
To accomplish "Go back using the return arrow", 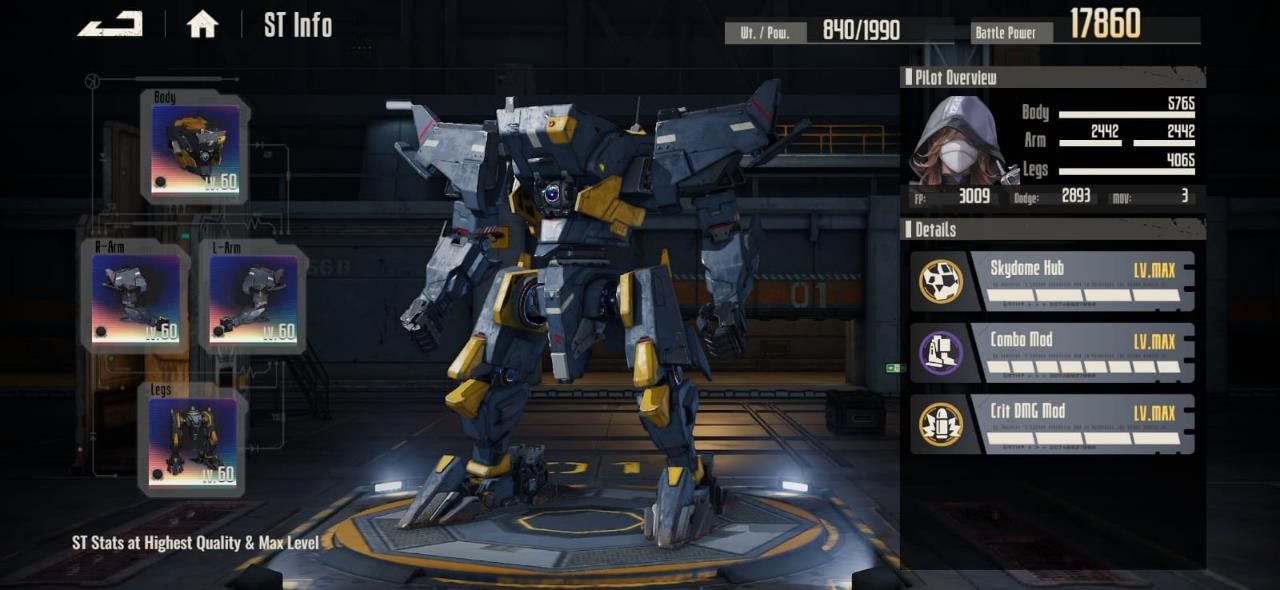I will (x=110, y=24).
